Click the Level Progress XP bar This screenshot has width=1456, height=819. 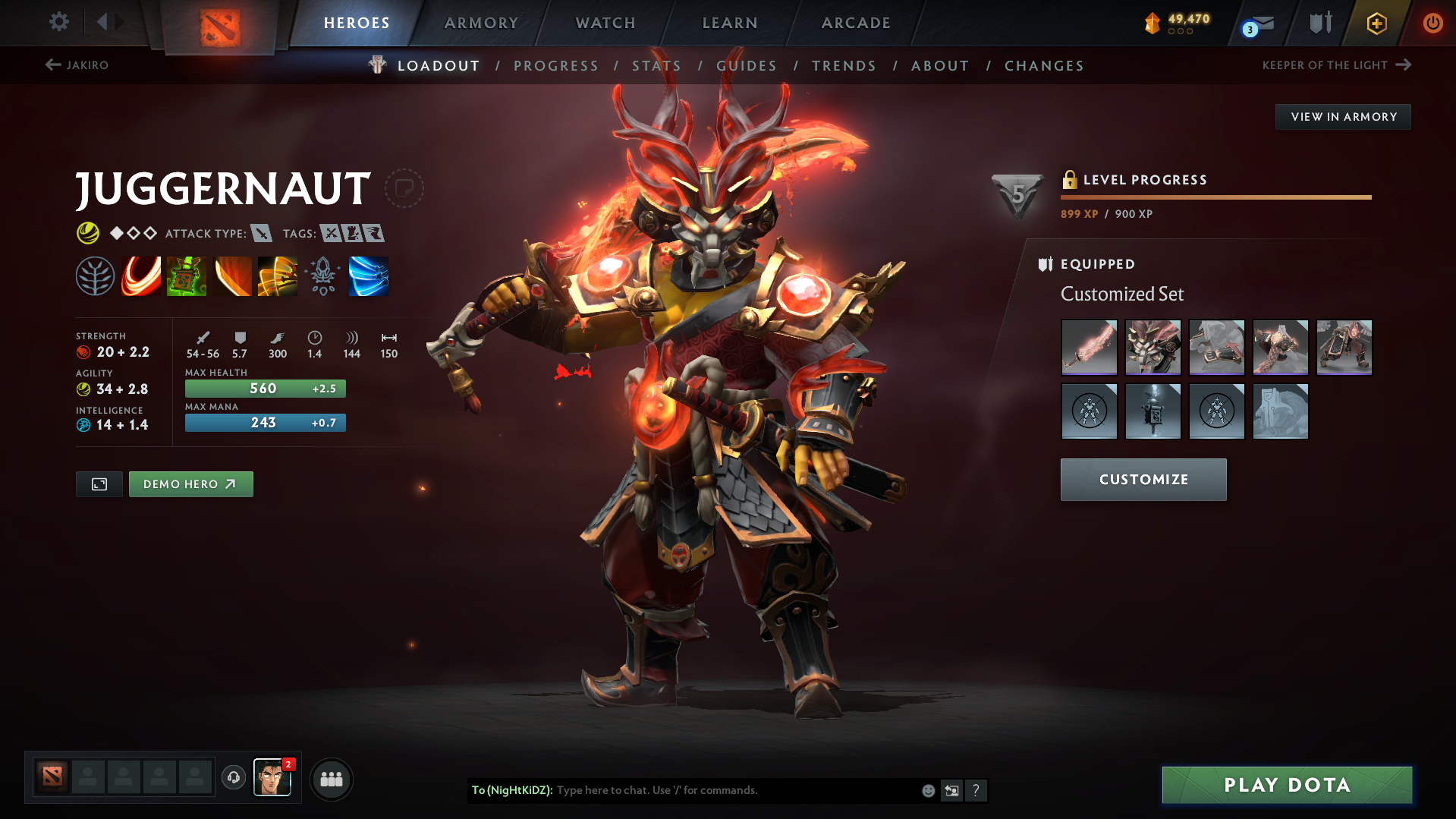[1215, 197]
